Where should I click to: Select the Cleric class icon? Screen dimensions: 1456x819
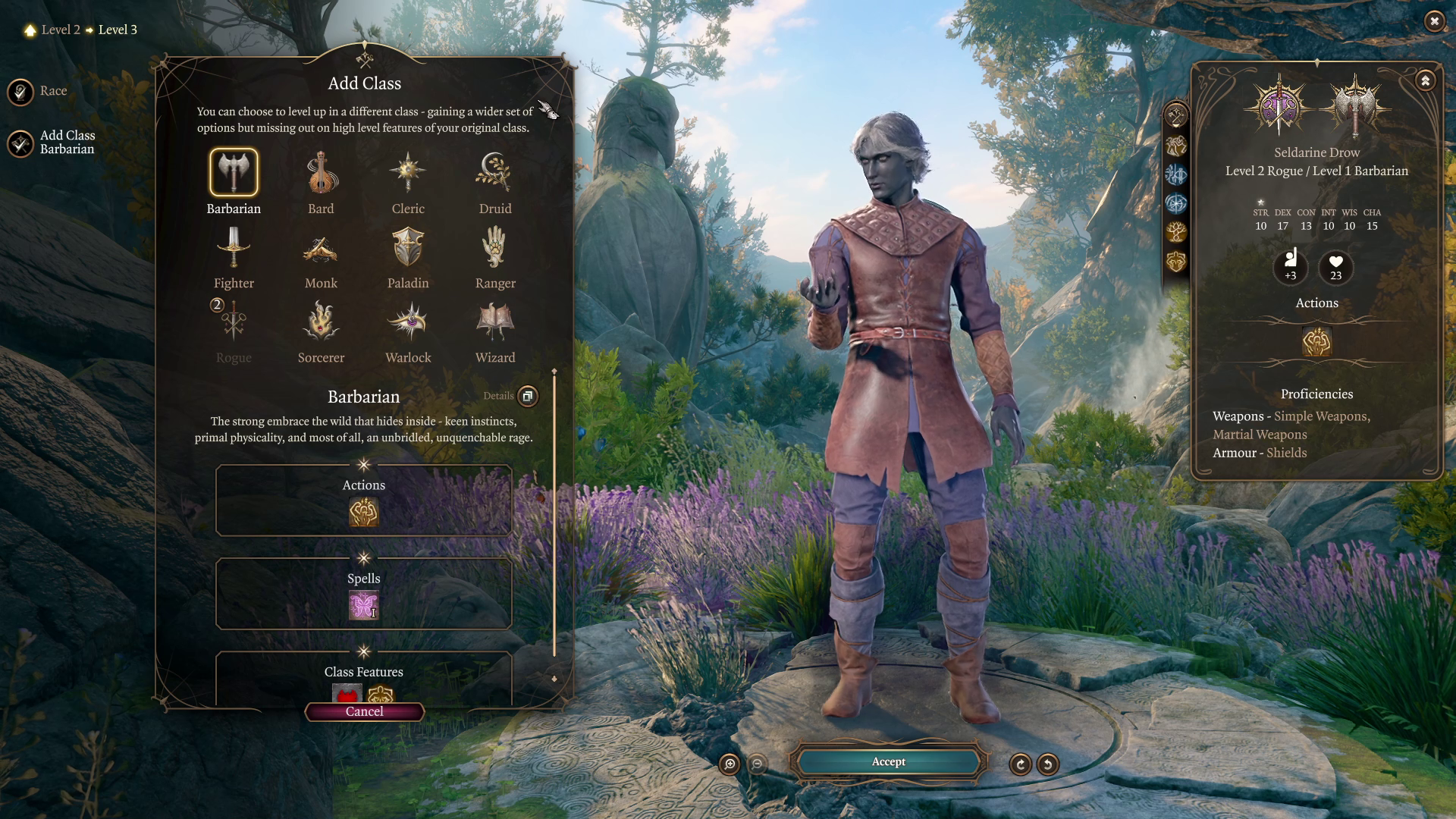tap(407, 173)
